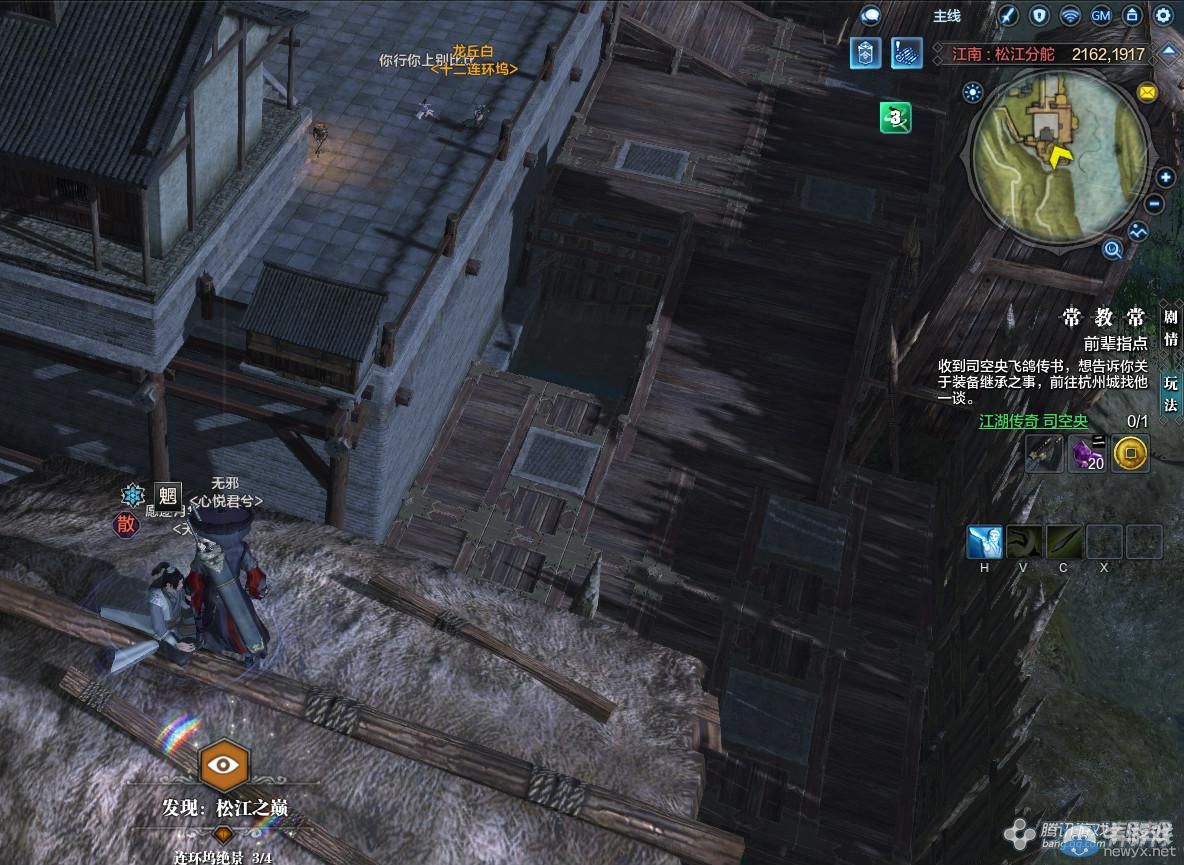Open the yellow mail envelope

click(1147, 93)
